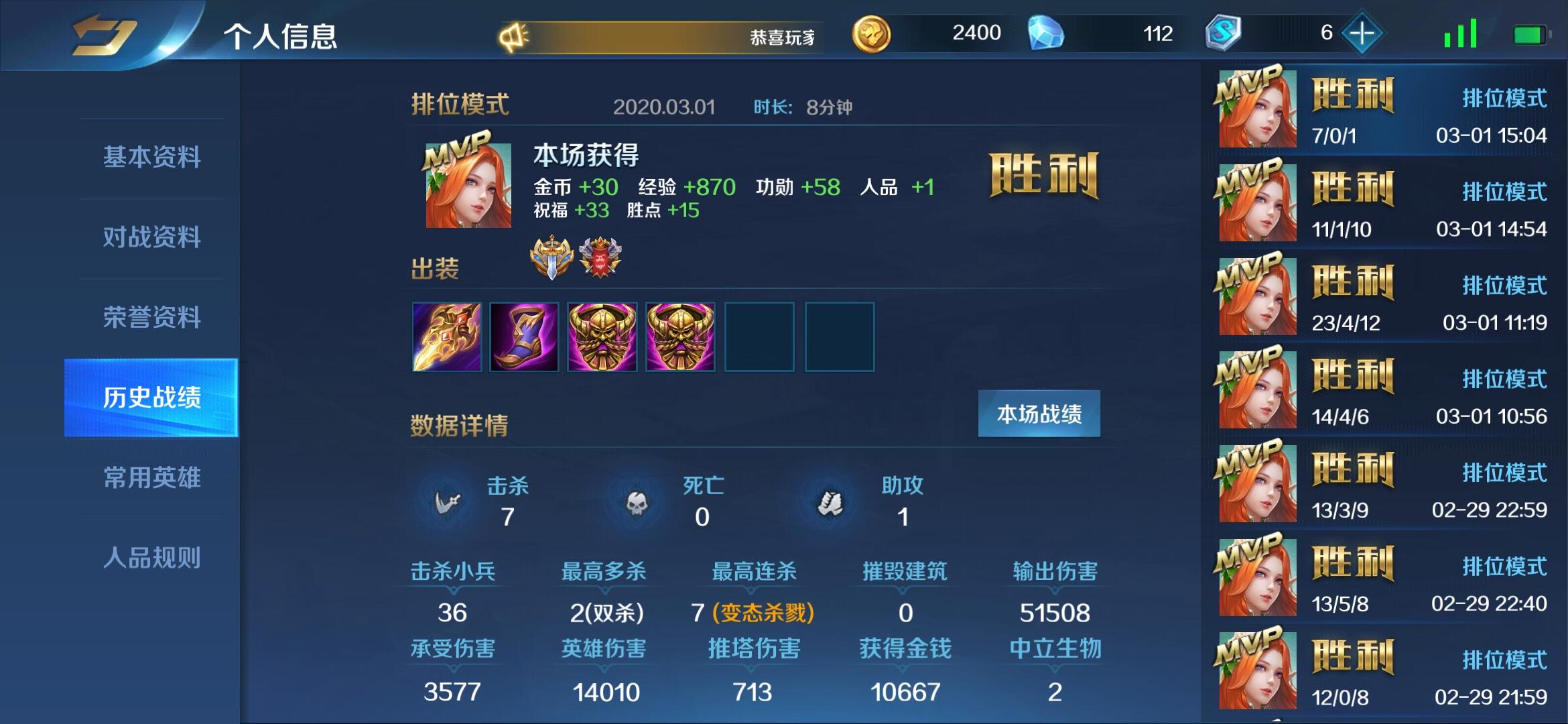Select the first equipped item icon
Image resolution: width=1568 pixels, height=724 pixels.
tap(447, 337)
